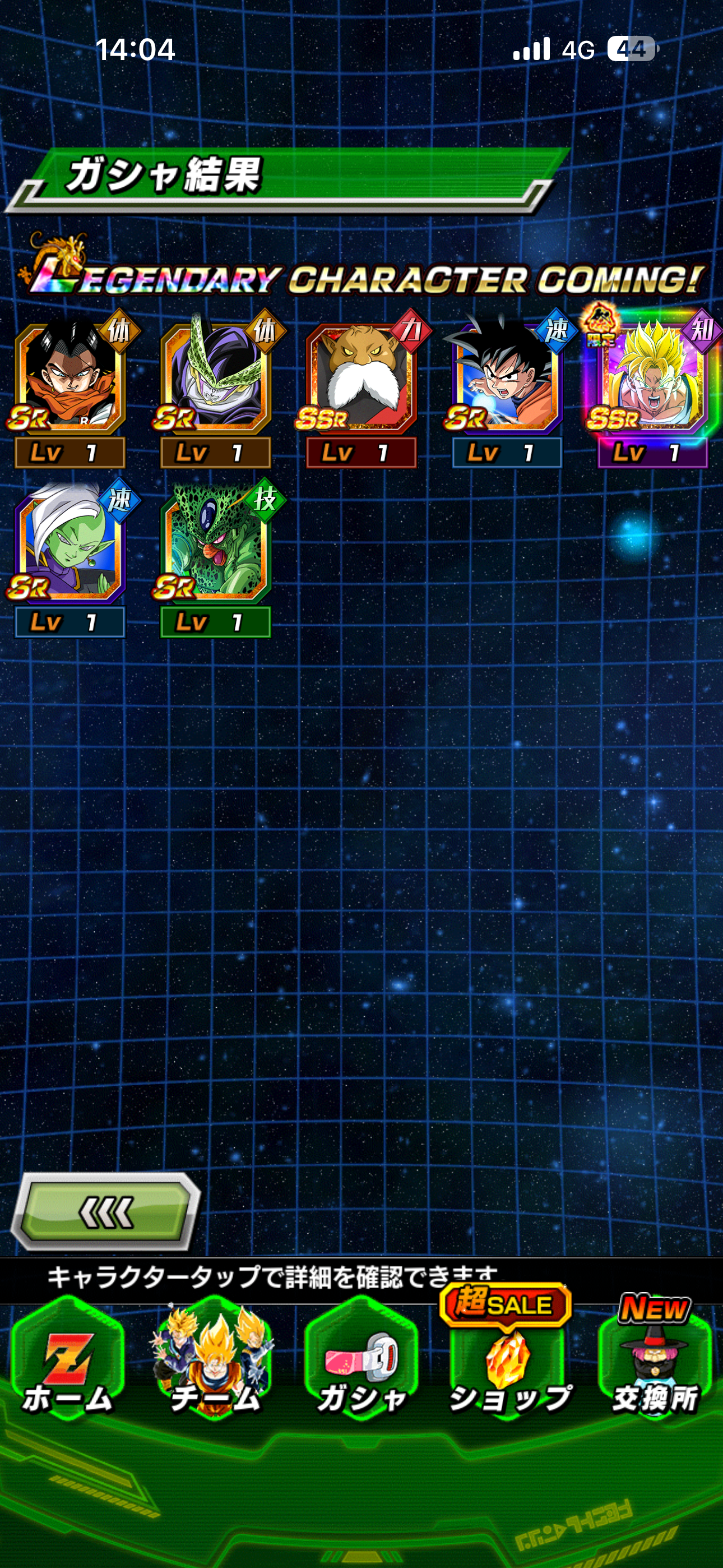Select the Perfect Cell SR card
This screenshot has width=723, height=1568.
click(x=215, y=377)
